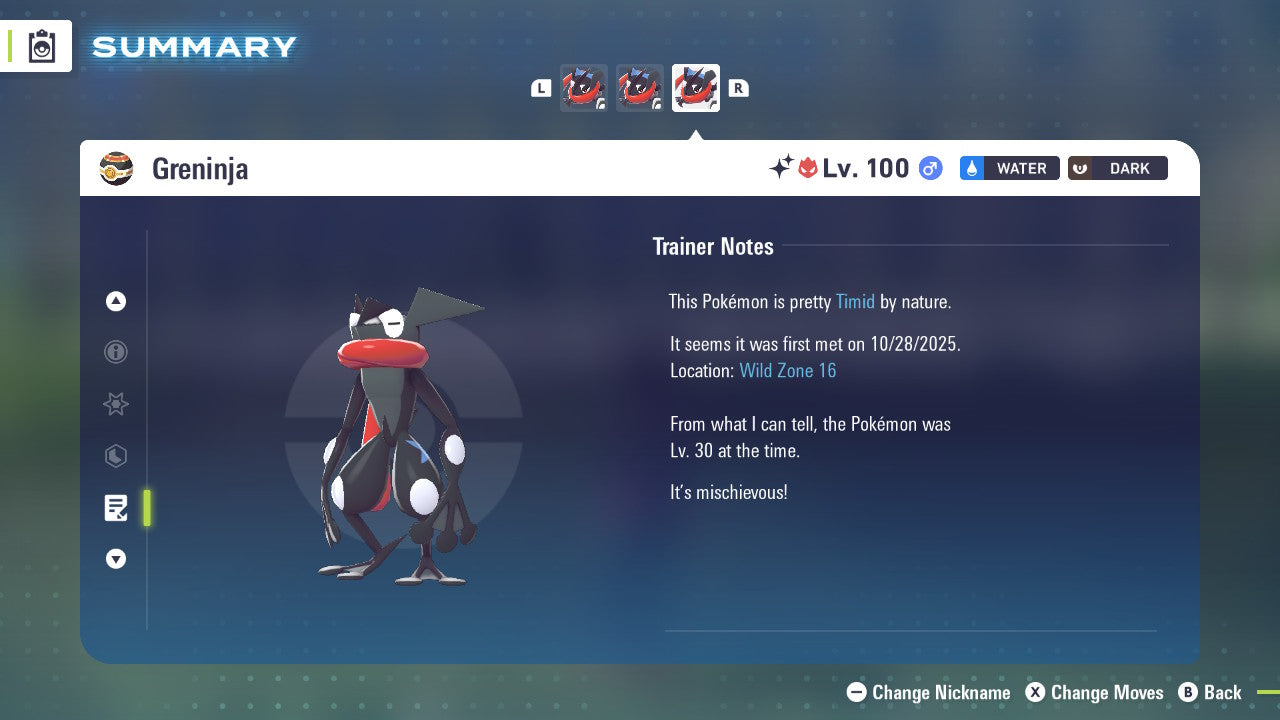Open the Info page from the sidebar
1280x720 pixels.
click(x=116, y=352)
